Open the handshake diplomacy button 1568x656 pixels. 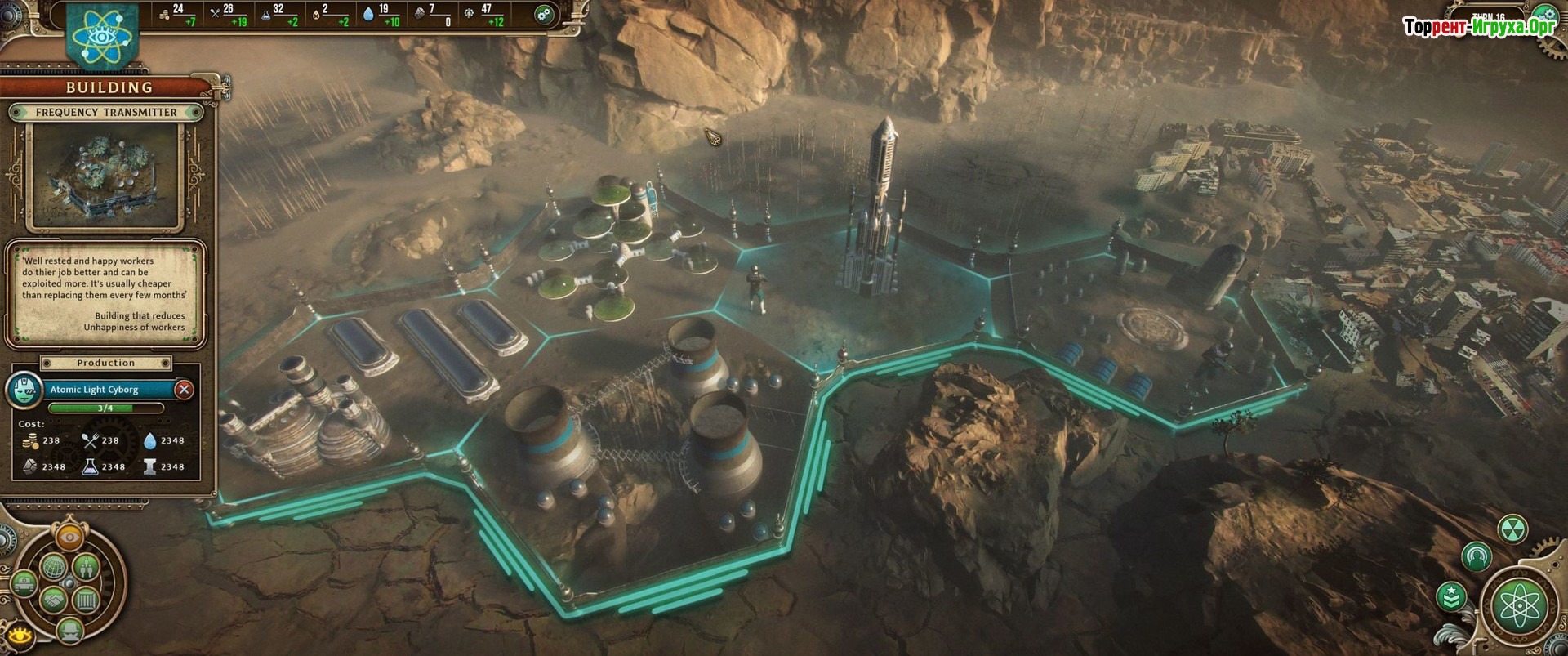coord(52,600)
